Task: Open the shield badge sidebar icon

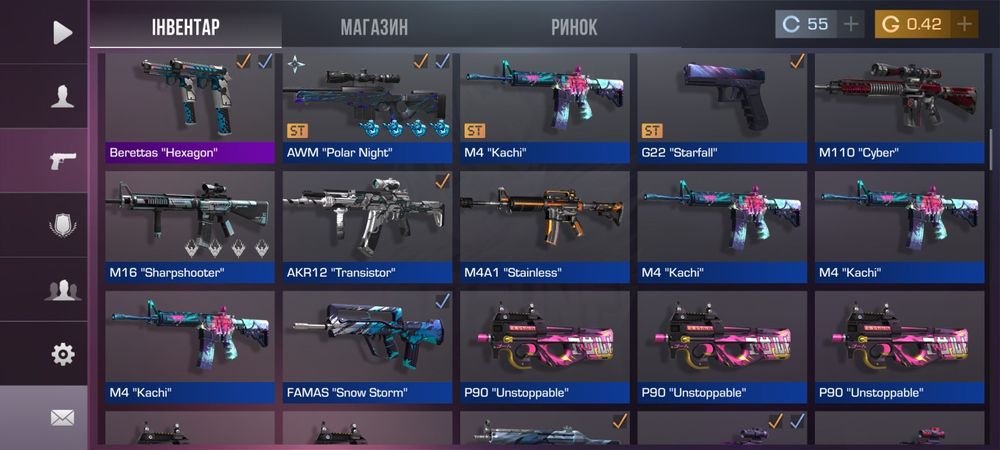Action: pyautogui.click(x=62, y=225)
